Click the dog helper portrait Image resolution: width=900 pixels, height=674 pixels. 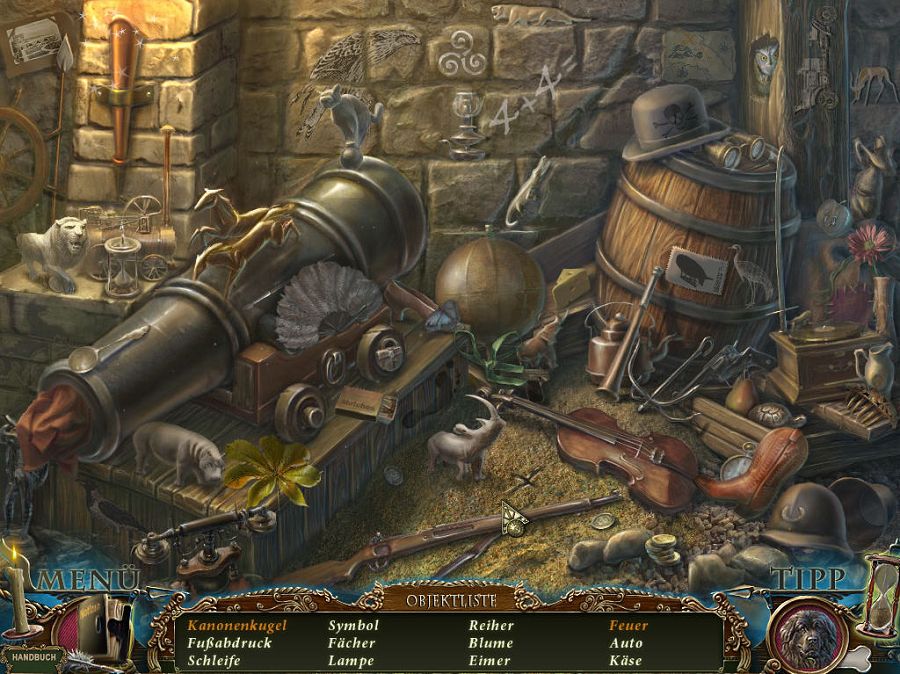click(808, 634)
